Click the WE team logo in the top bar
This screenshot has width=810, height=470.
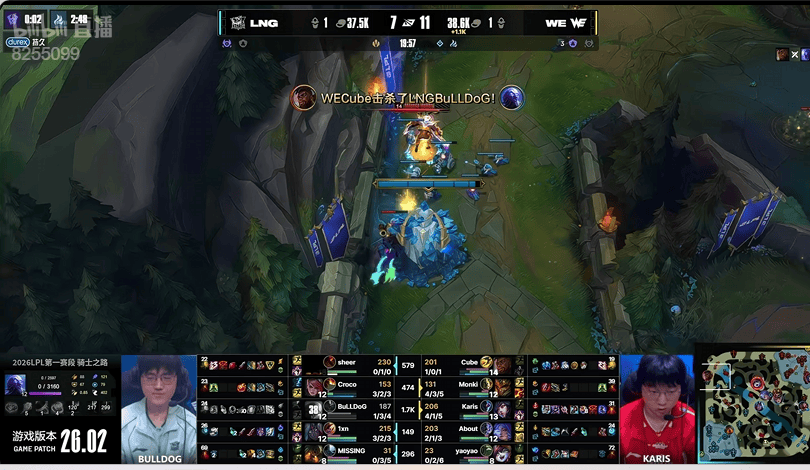pyautogui.click(x=579, y=23)
